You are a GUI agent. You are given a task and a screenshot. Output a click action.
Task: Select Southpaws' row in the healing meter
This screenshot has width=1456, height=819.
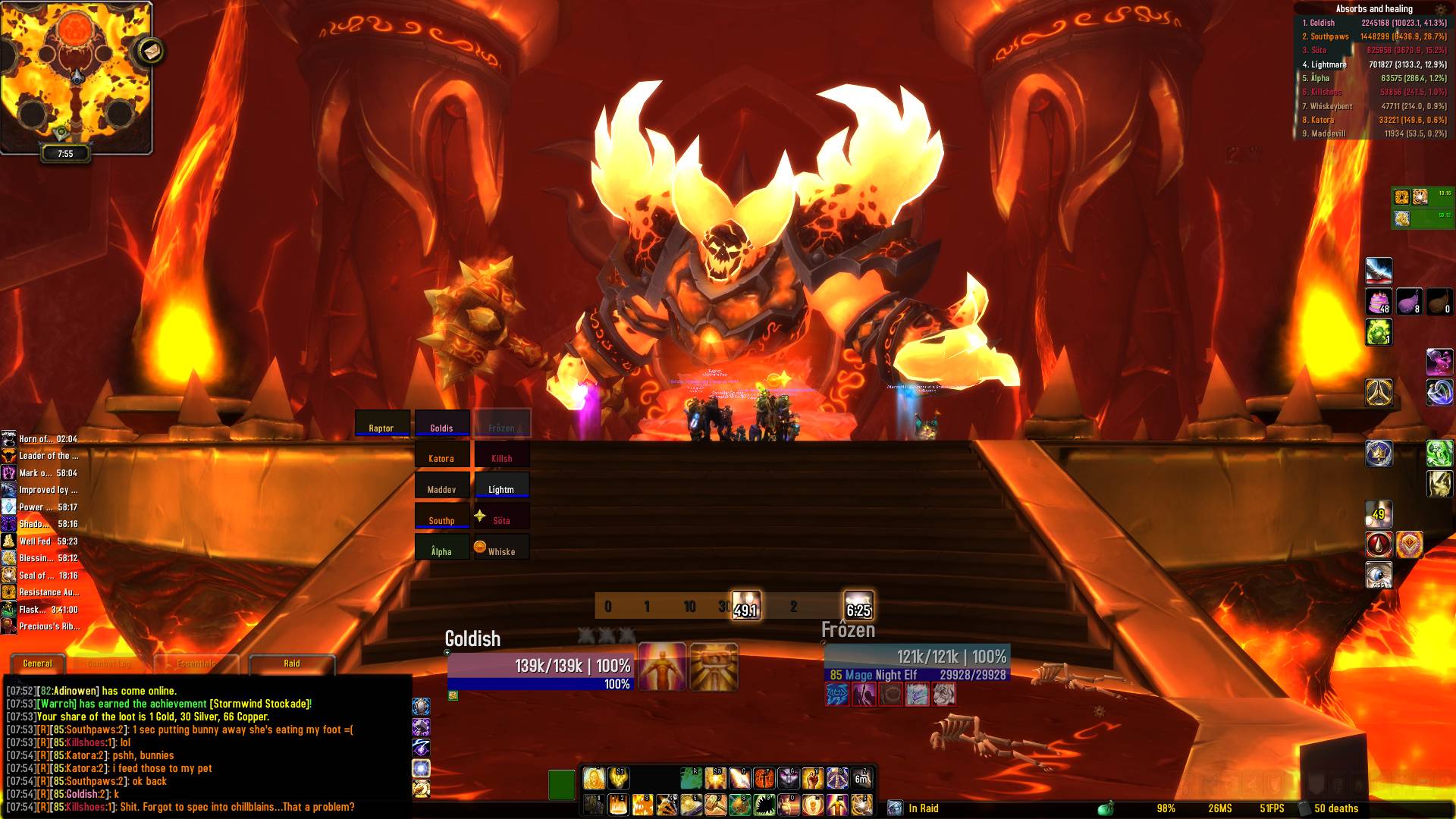tap(1373, 36)
